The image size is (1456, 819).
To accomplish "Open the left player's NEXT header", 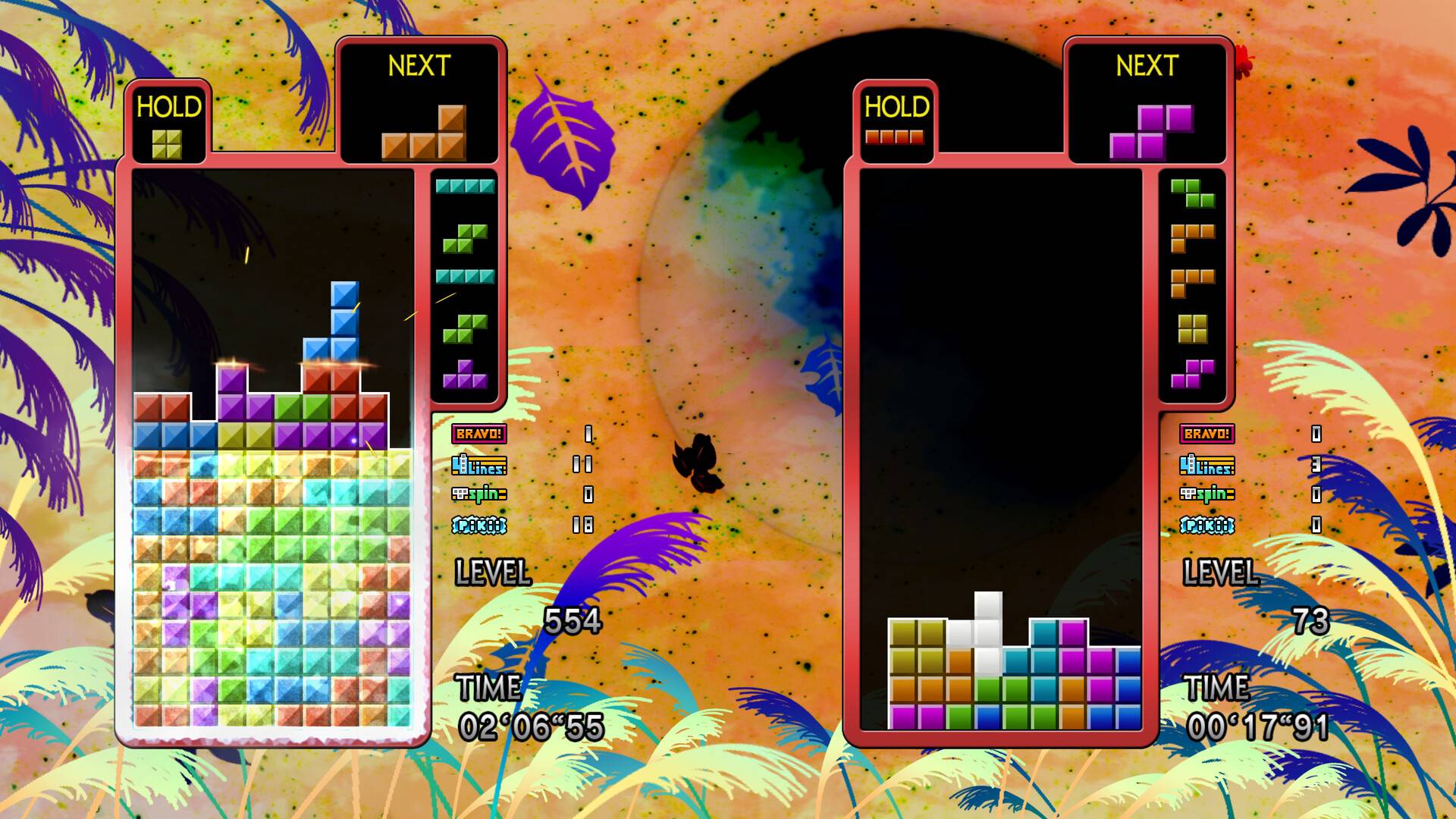I will click(419, 66).
